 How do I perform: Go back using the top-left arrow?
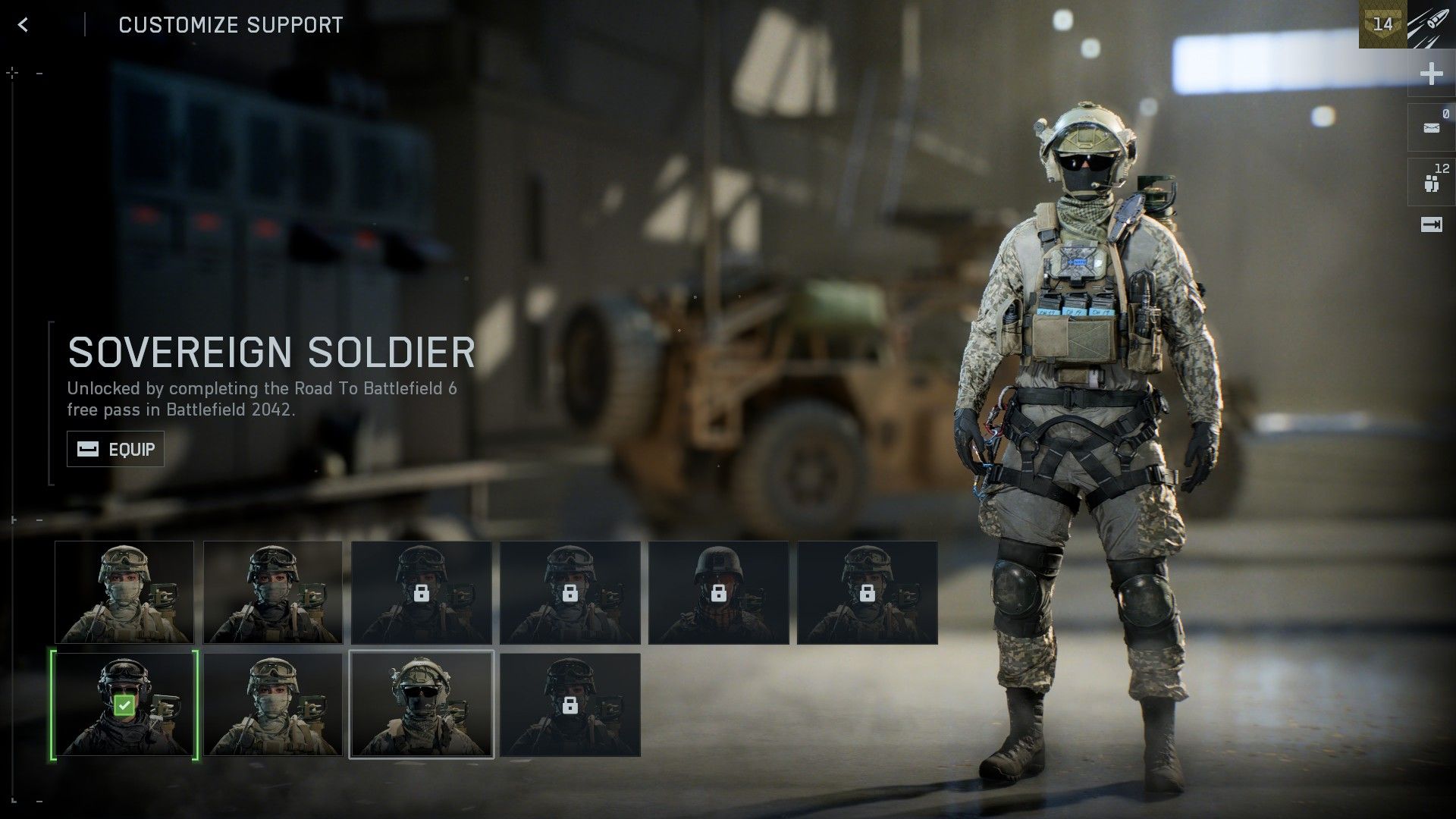24,25
